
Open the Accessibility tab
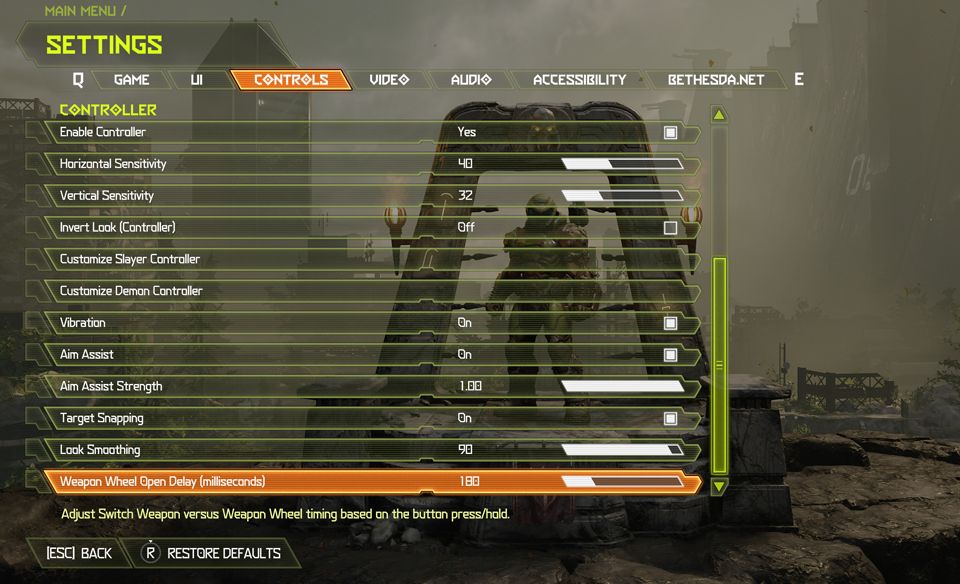(x=579, y=80)
